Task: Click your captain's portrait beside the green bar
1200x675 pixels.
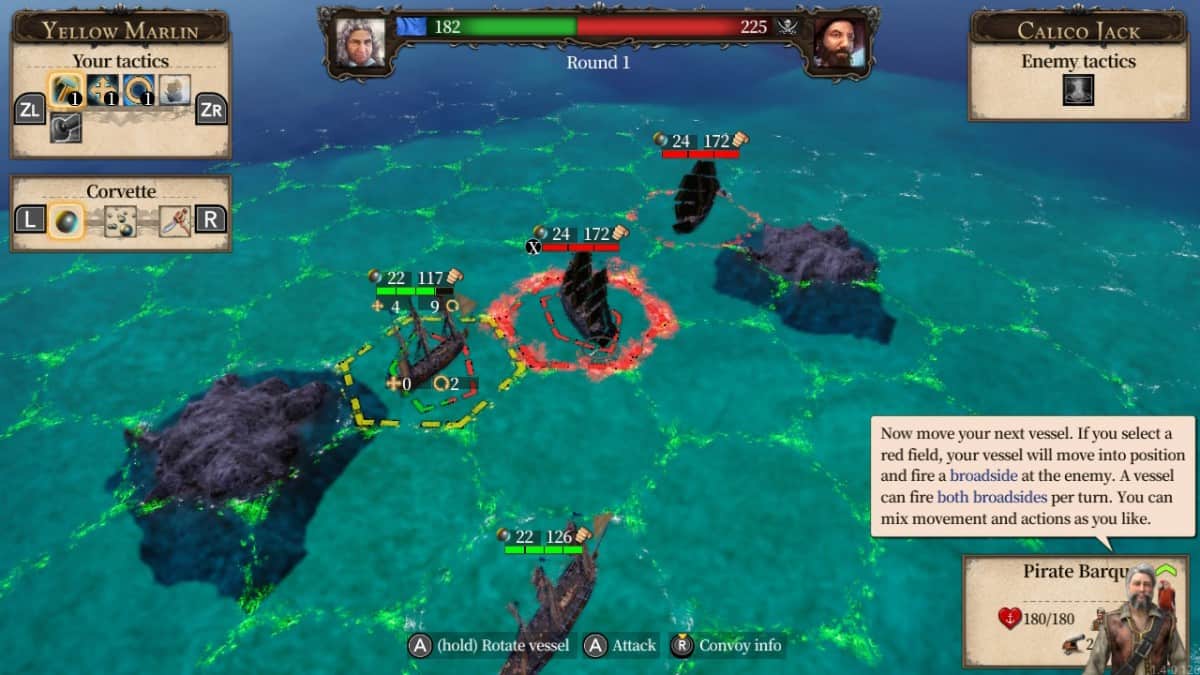Action: pos(361,42)
